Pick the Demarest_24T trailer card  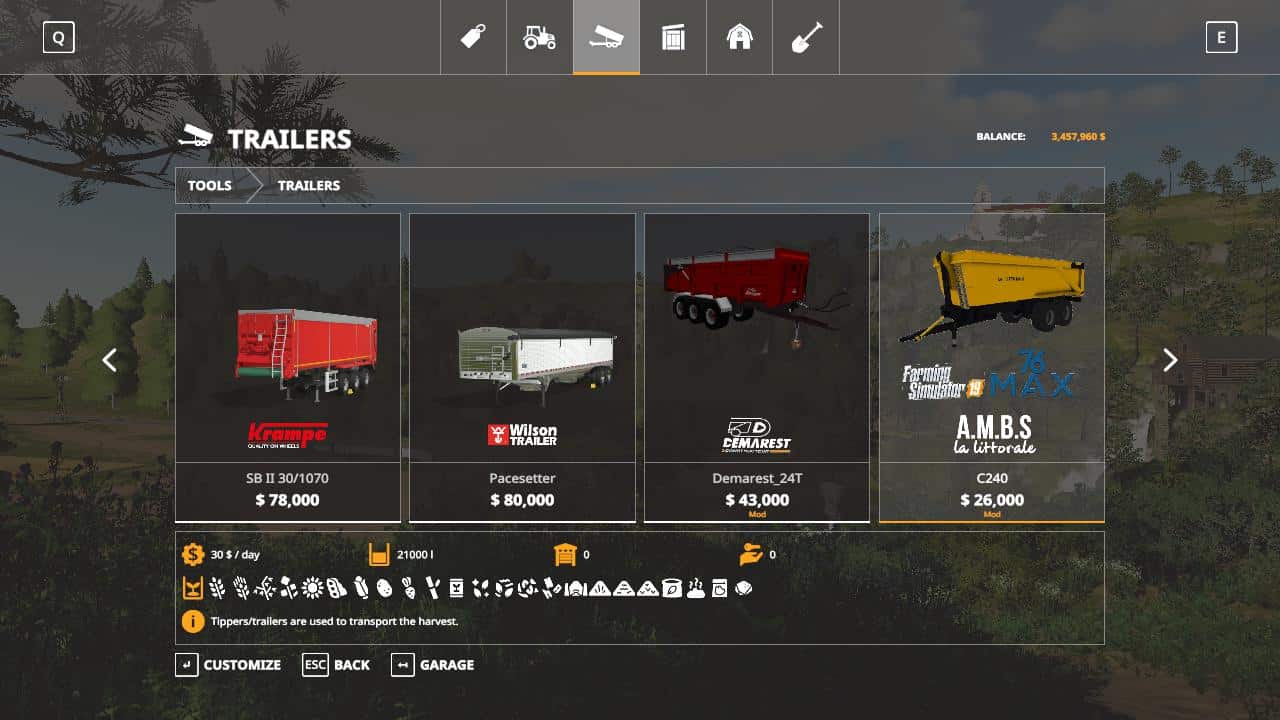(x=757, y=367)
